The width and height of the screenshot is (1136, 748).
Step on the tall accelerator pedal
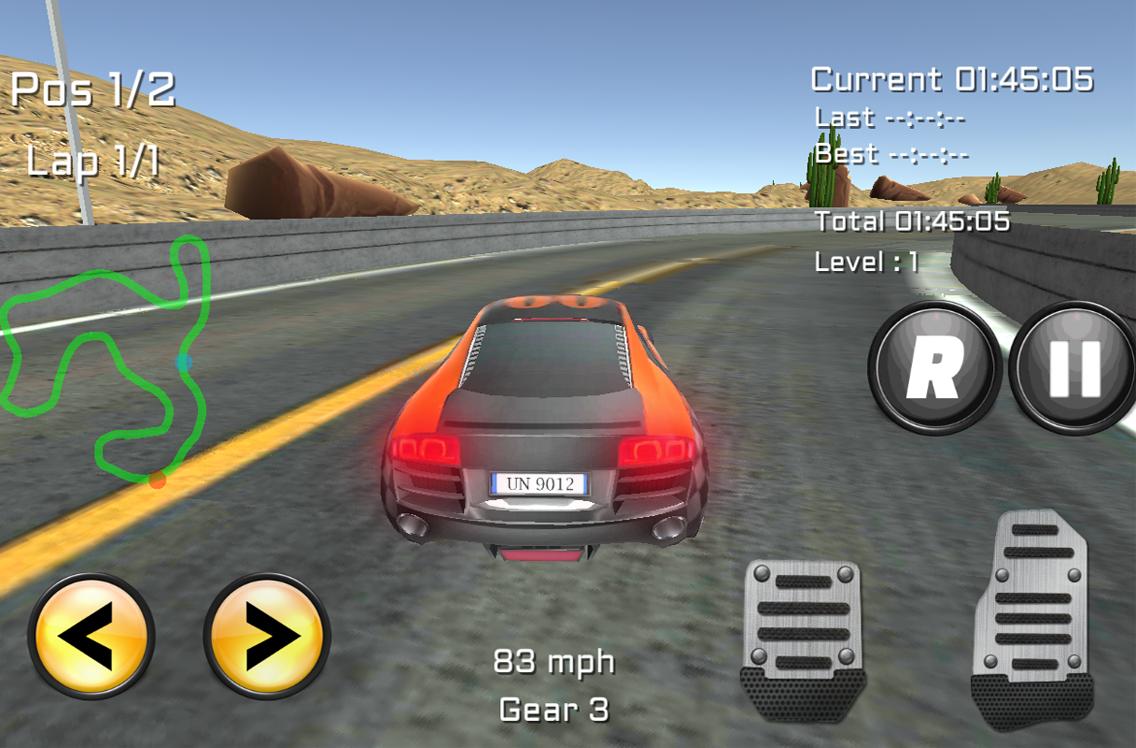tap(1032, 618)
